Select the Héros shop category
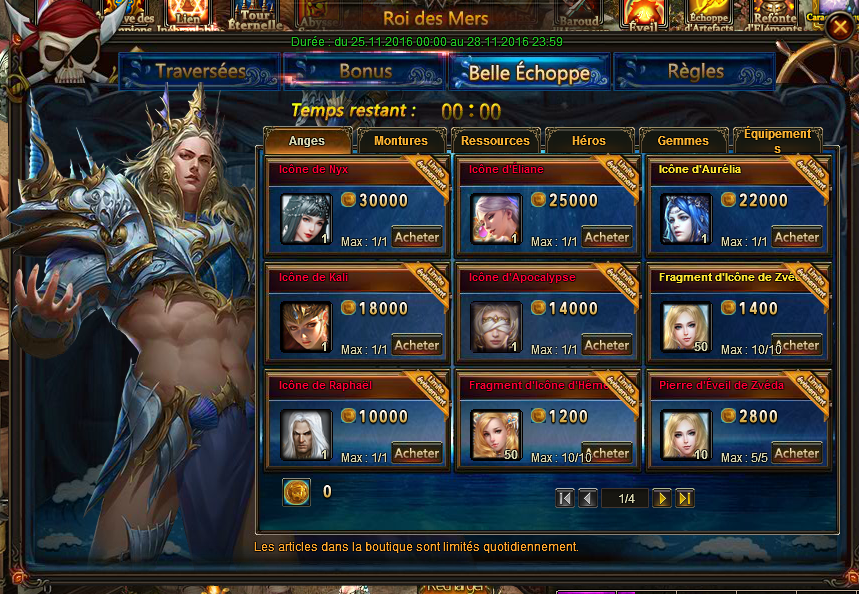Screen dimensions: 859x594 pyautogui.click(x=589, y=141)
